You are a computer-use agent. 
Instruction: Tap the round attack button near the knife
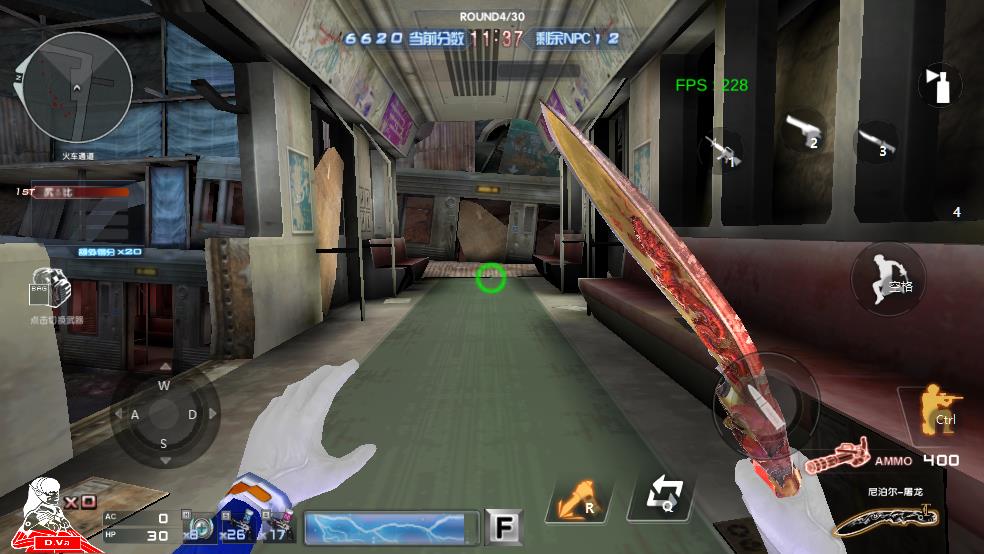coord(766,402)
